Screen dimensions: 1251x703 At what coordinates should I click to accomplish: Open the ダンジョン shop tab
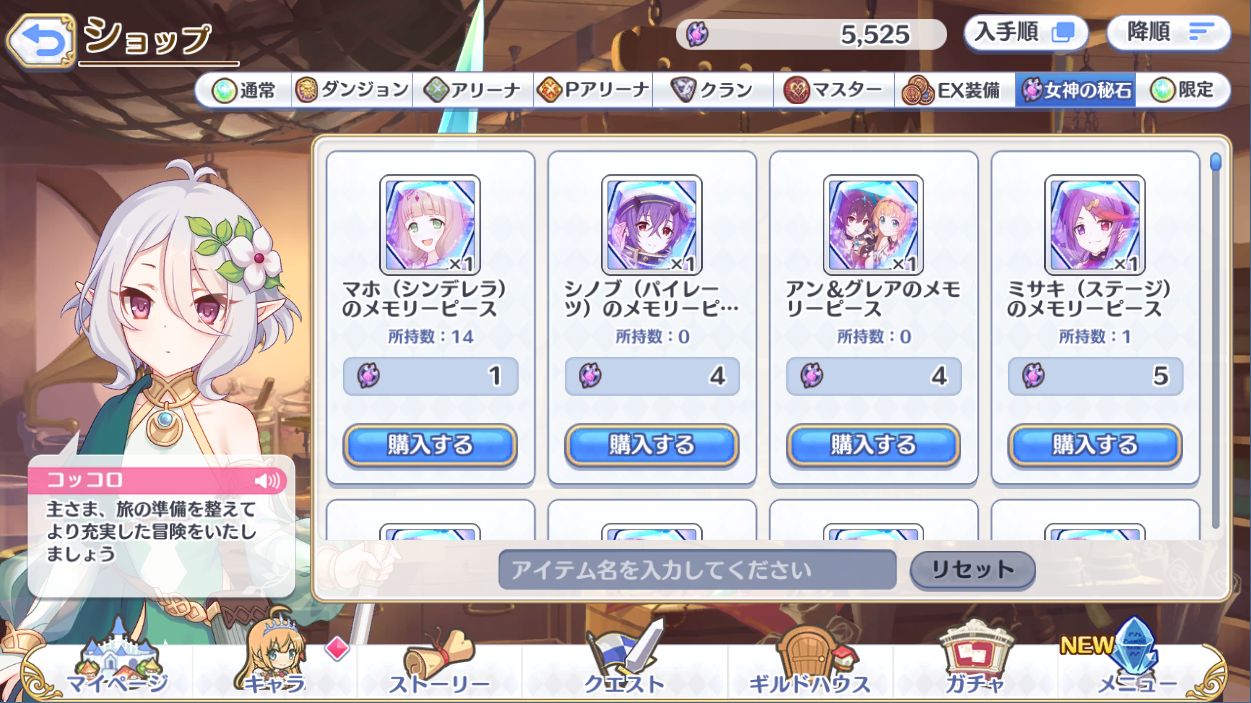point(353,90)
